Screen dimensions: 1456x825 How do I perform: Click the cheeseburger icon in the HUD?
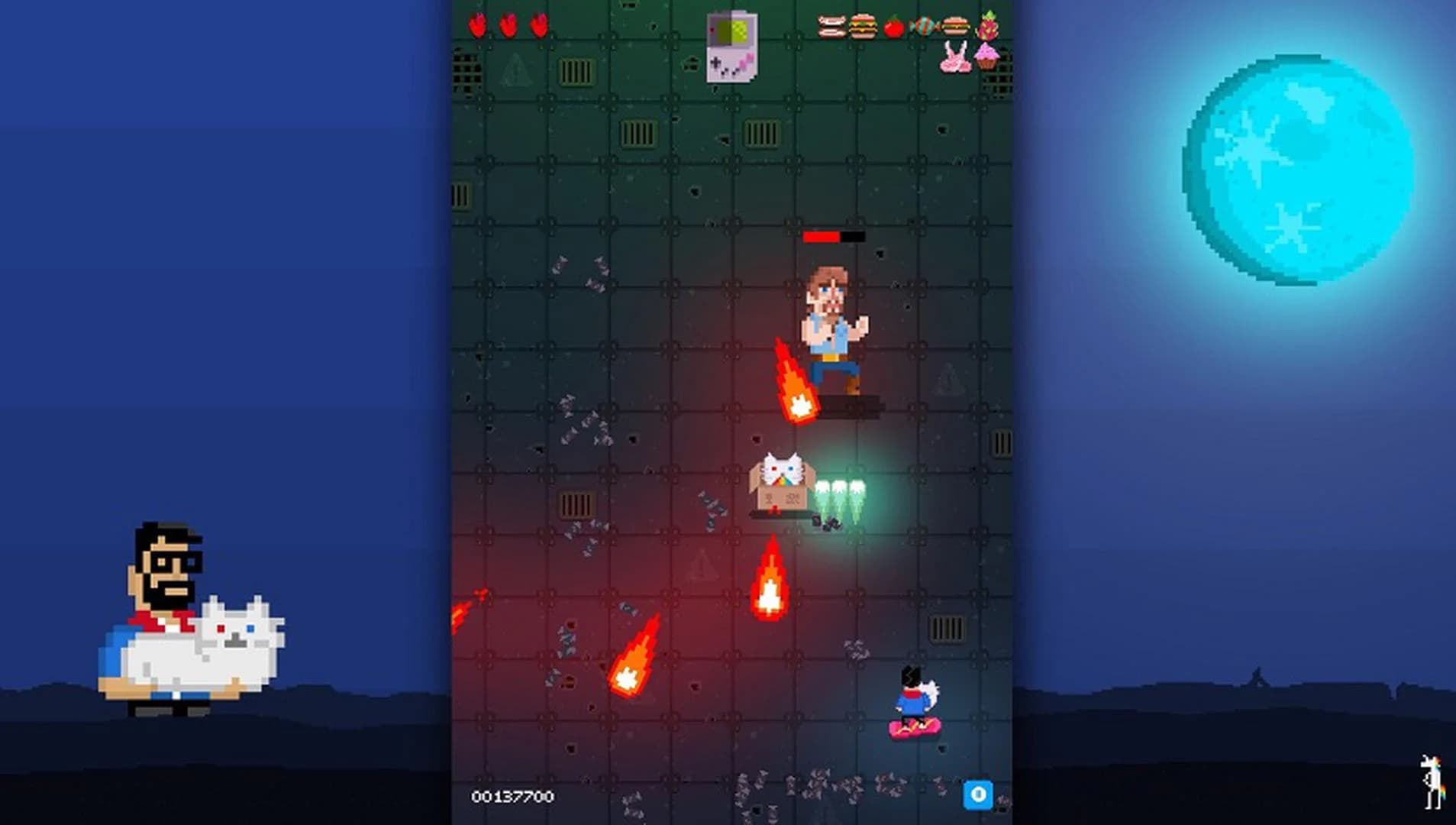point(863,26)
